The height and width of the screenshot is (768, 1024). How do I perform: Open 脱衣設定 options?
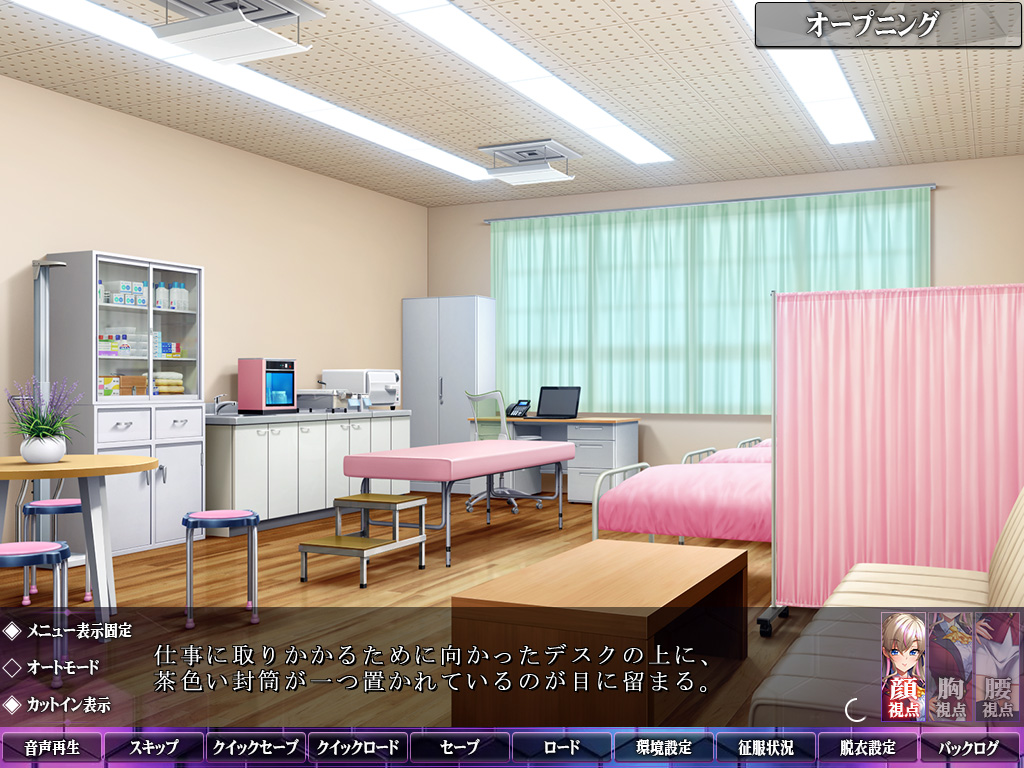pyautogui.click(x=868, y=747)
